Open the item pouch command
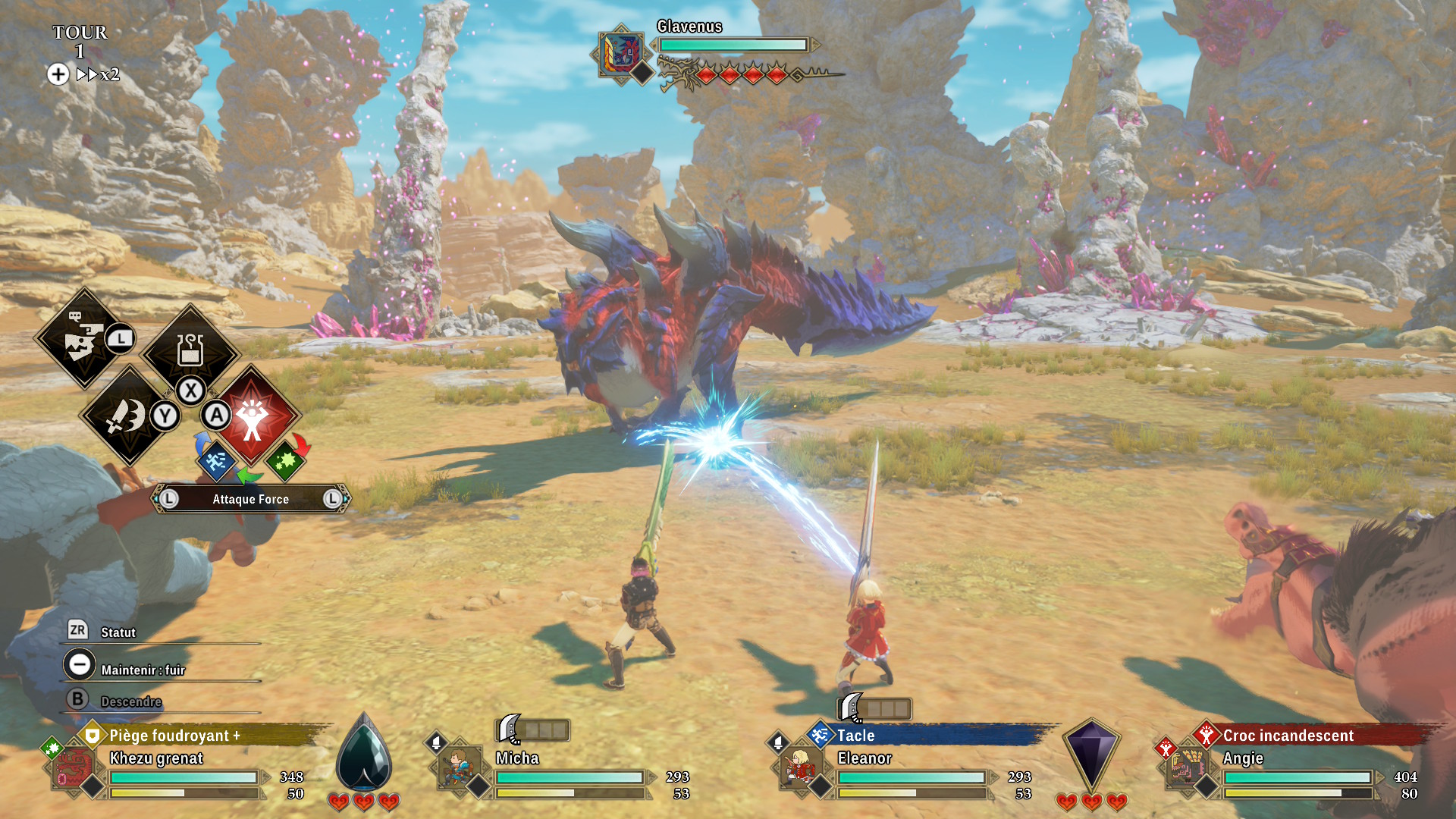Screen dimensions: 1456x819 pos(190,350)
